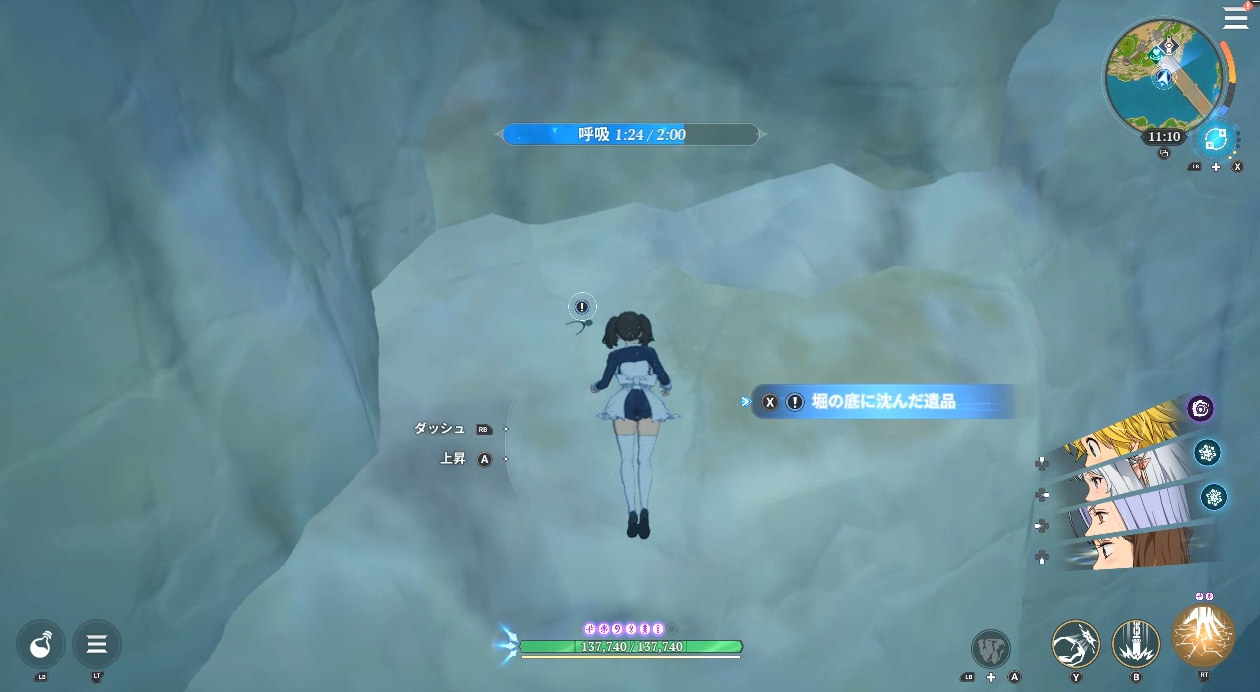This screenshot has height=692, width=1260.
Task: Switch to the white-haired elf-eared party member
Action: click(1125, 471)
